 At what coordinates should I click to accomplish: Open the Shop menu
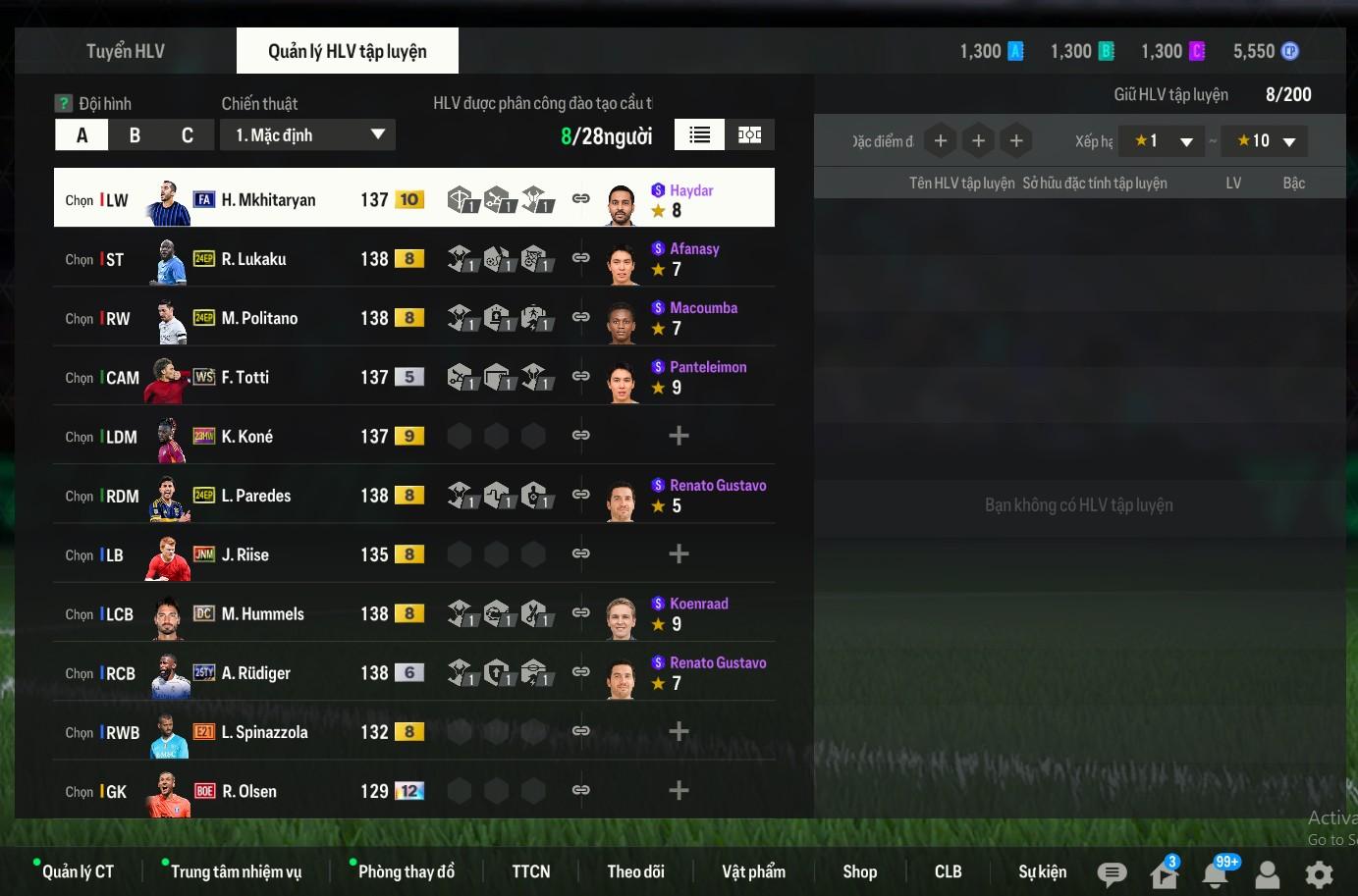pos(859,871)
